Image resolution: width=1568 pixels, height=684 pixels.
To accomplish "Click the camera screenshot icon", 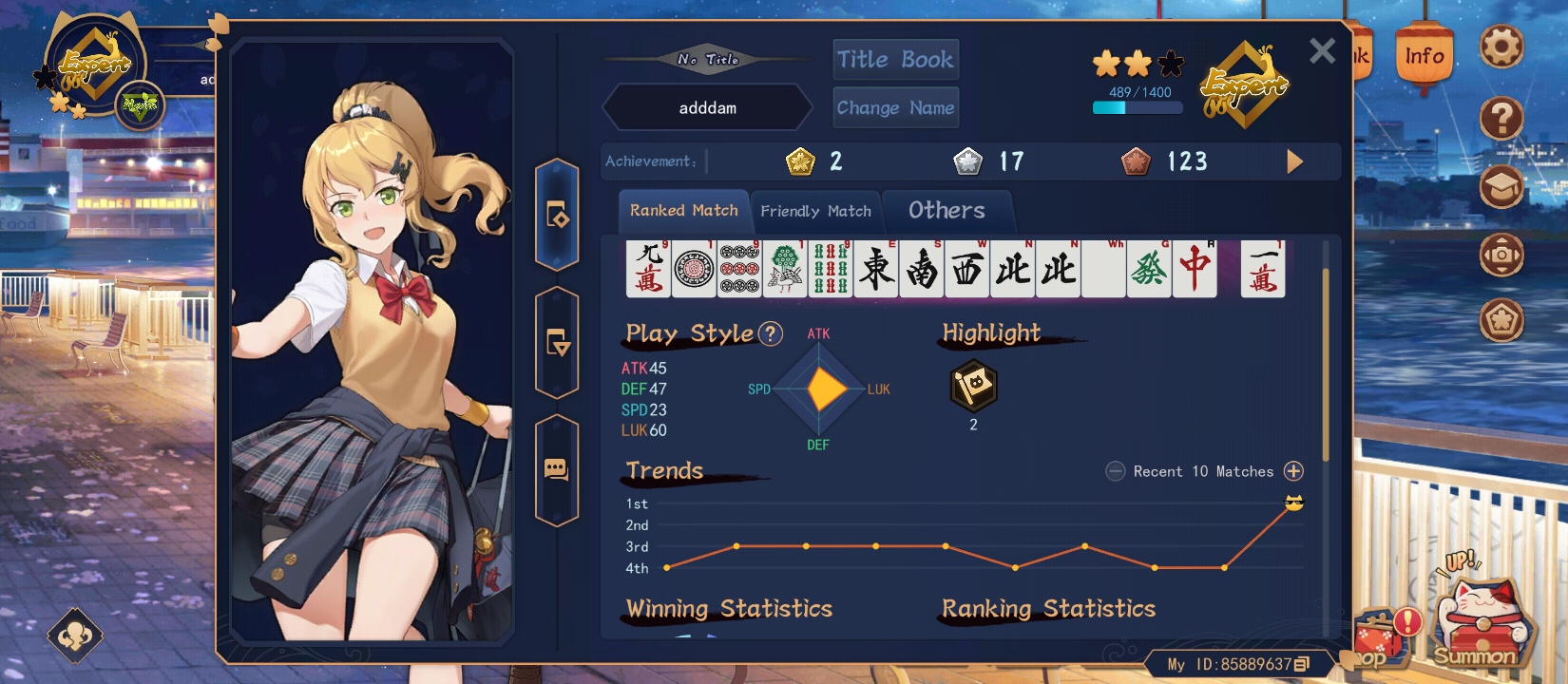I will pos(1501,255).
